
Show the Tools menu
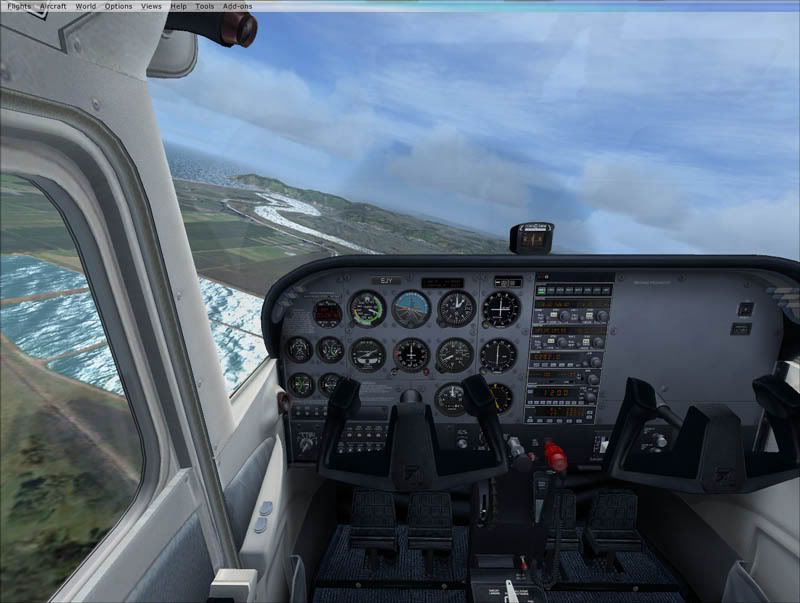pos(204,6)
